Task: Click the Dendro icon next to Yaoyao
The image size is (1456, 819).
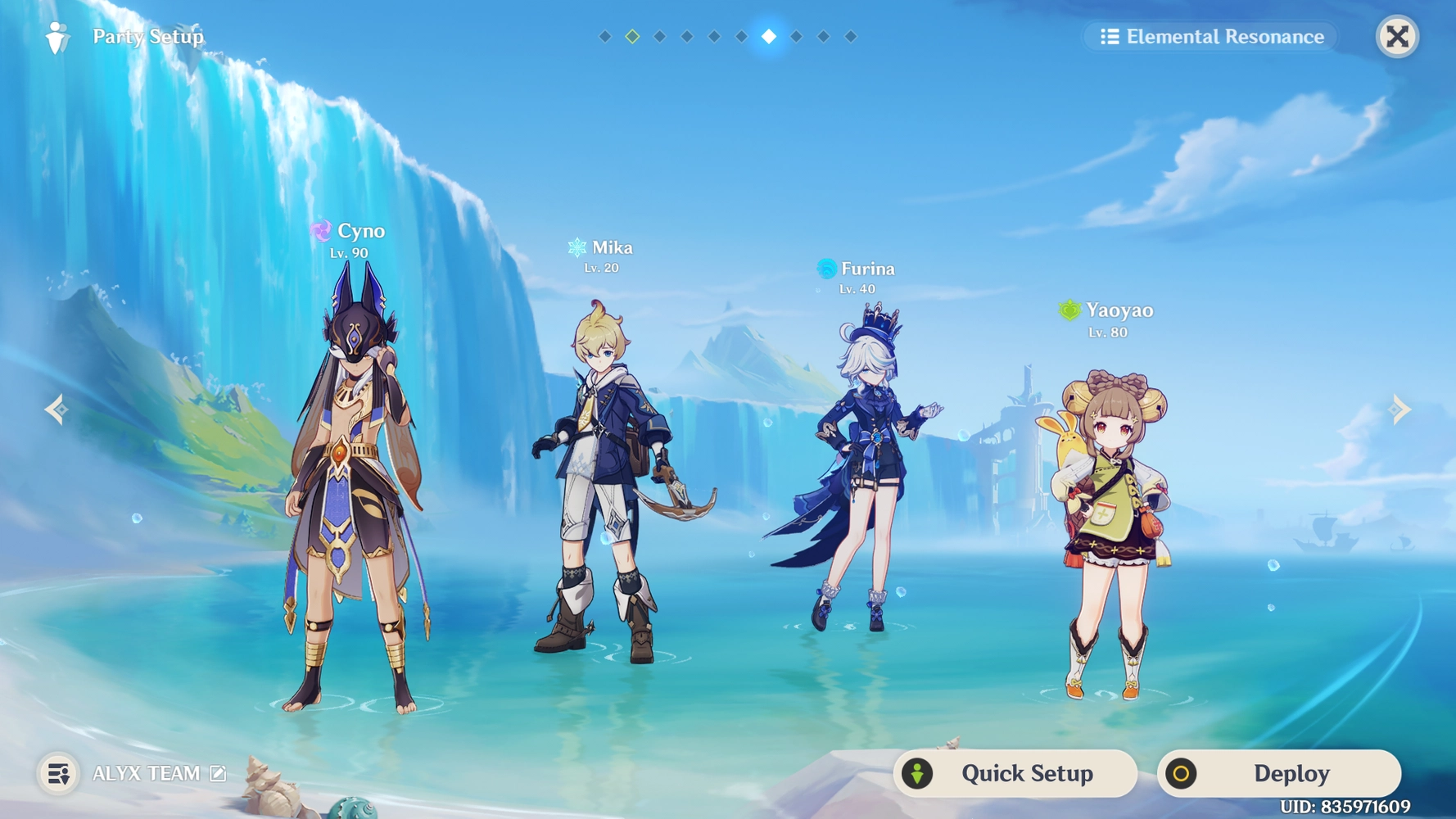Action: (x=1069, y=310)
